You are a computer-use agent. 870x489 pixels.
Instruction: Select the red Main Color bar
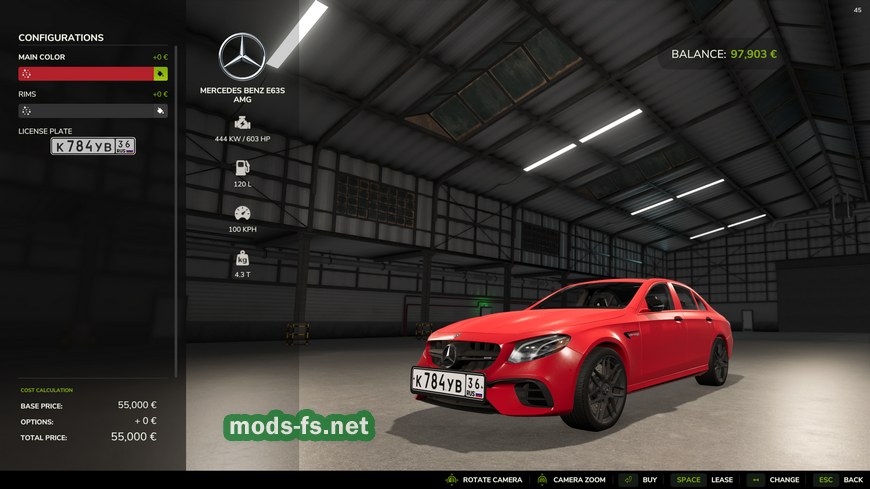(x=85, y=74)
